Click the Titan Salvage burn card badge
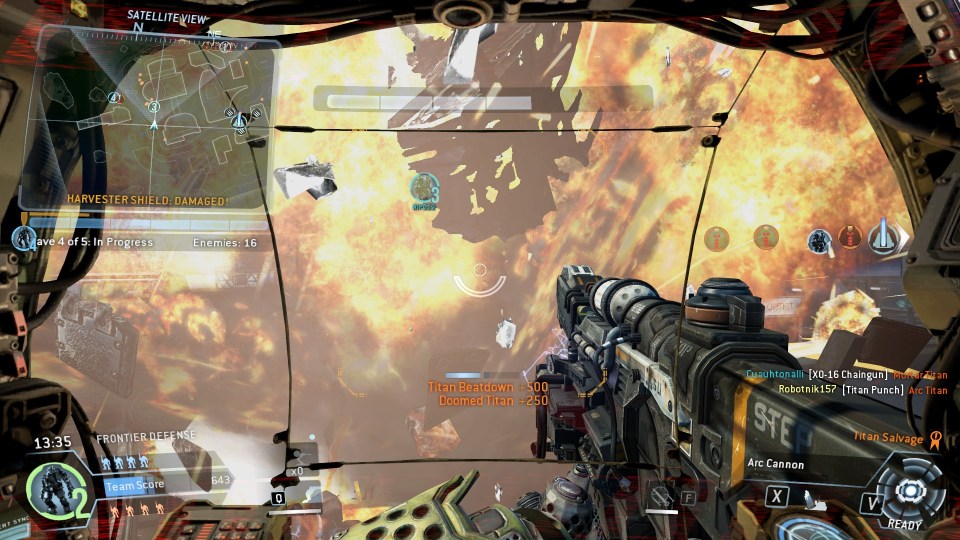Viewport: 960px width, 540px height. pyautogui.click(x=935, y=437)
